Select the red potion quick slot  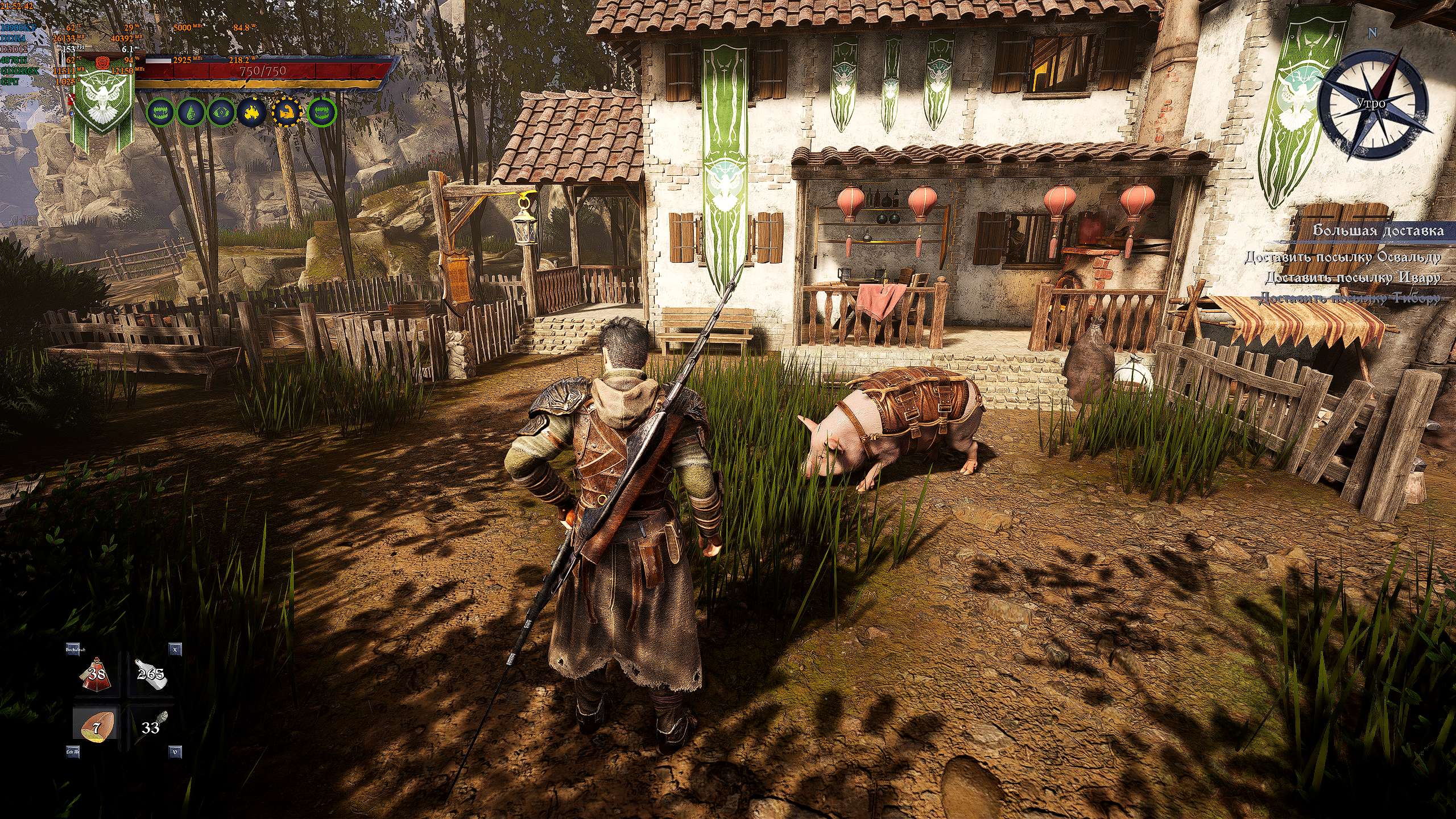tap(96, 675)
